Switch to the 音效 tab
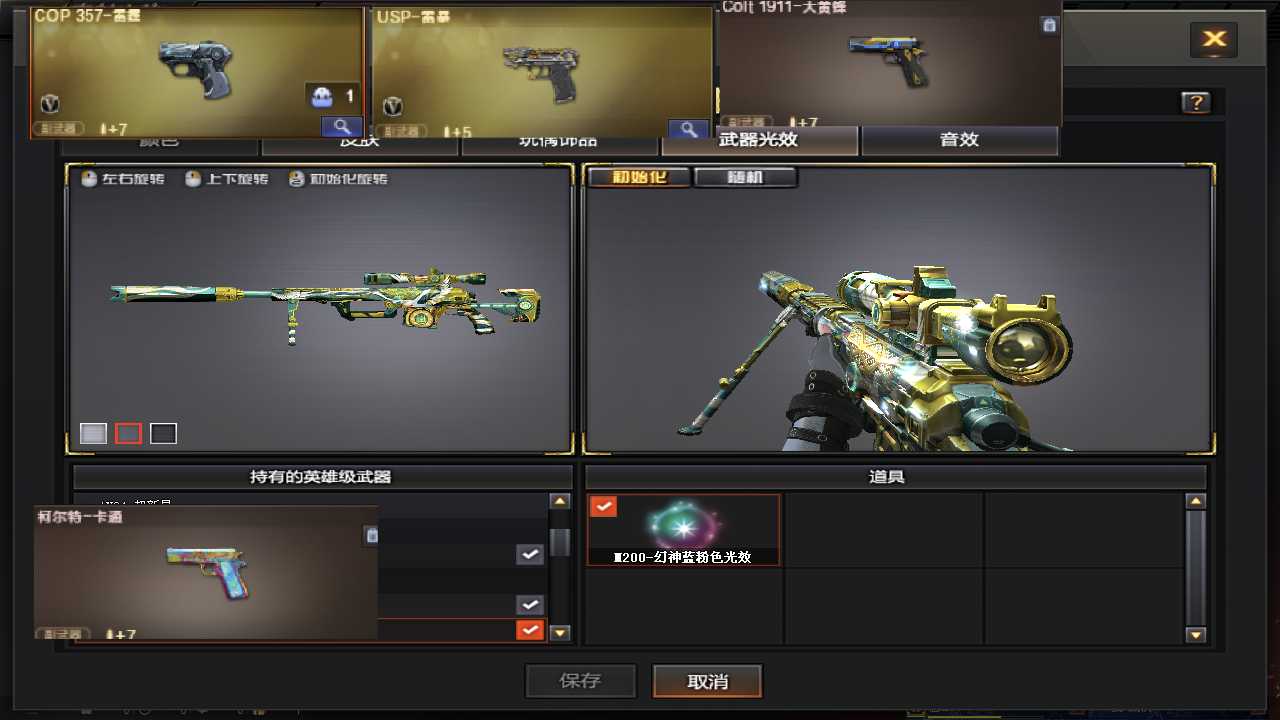1280x720 pixels. pyautogui.click(x=958, y=140)
